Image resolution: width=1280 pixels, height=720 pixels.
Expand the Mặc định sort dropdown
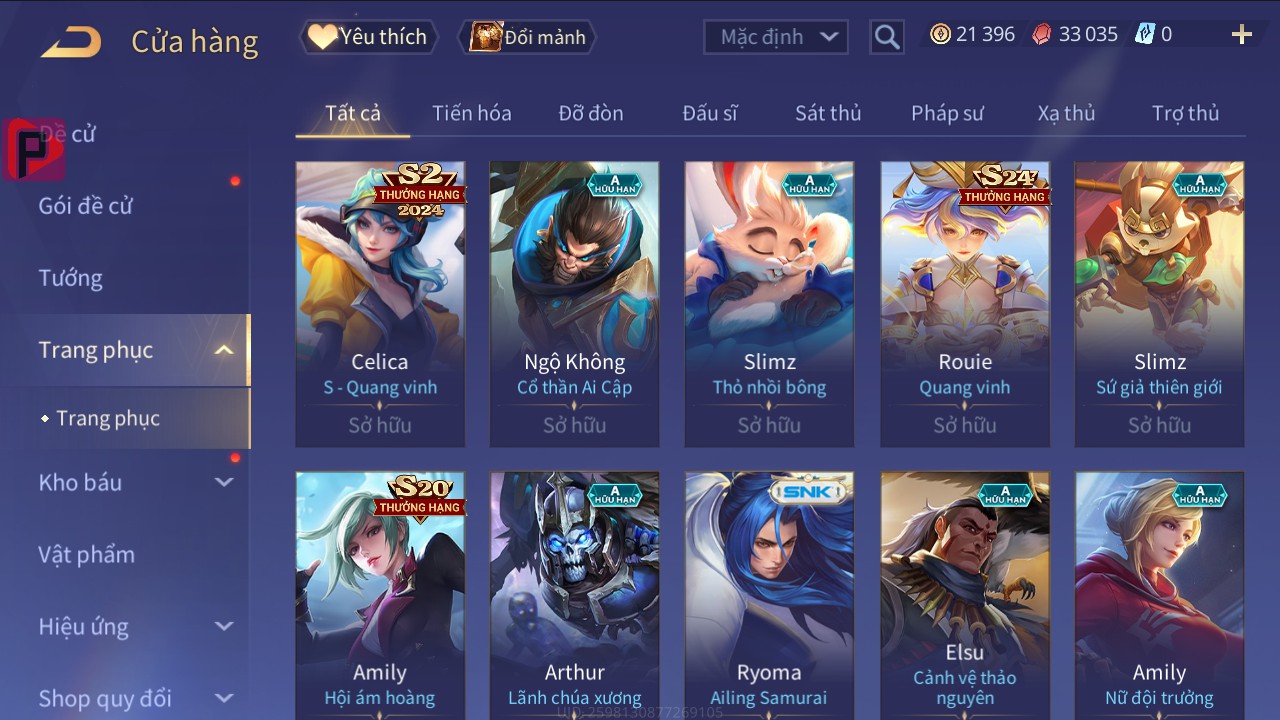coord(776,37)
